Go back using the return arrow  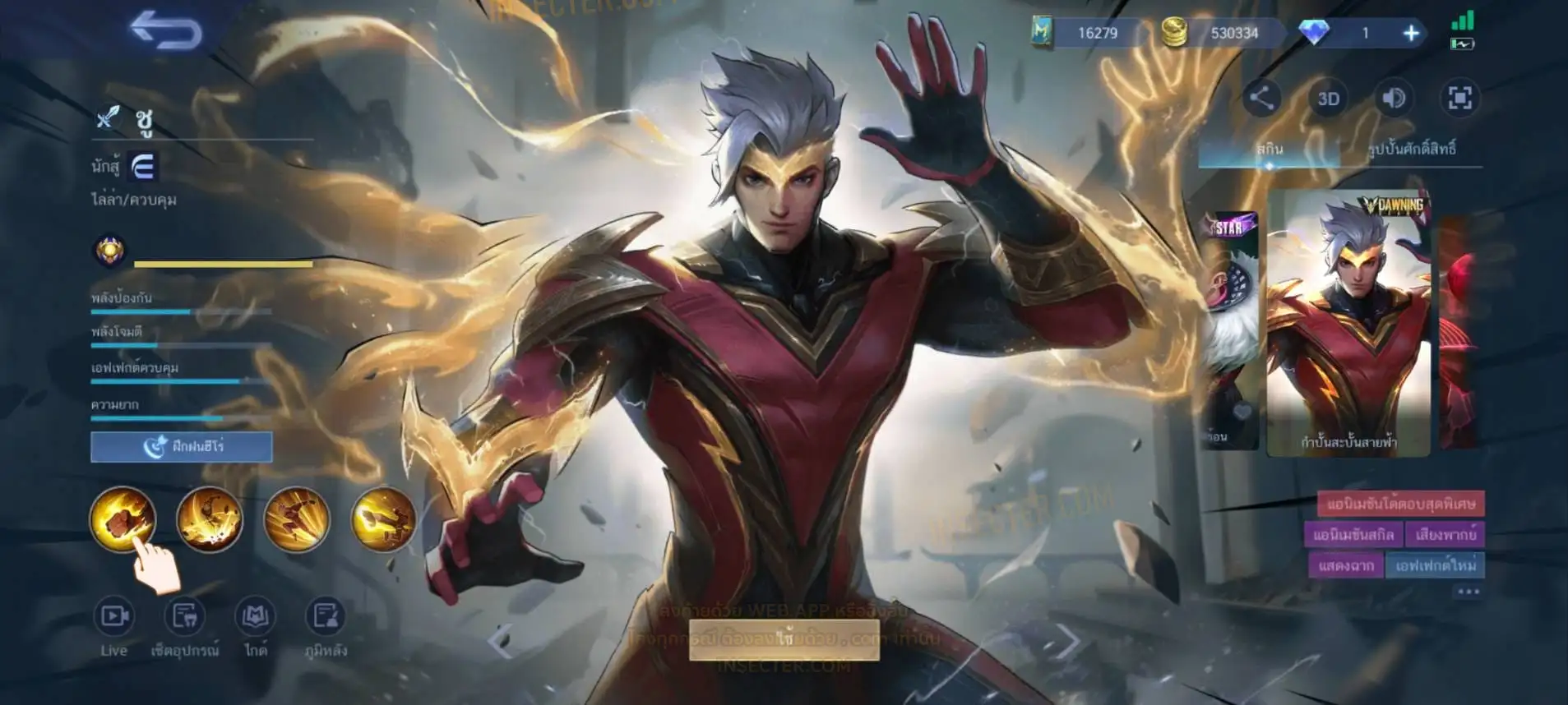coord(165,31)
